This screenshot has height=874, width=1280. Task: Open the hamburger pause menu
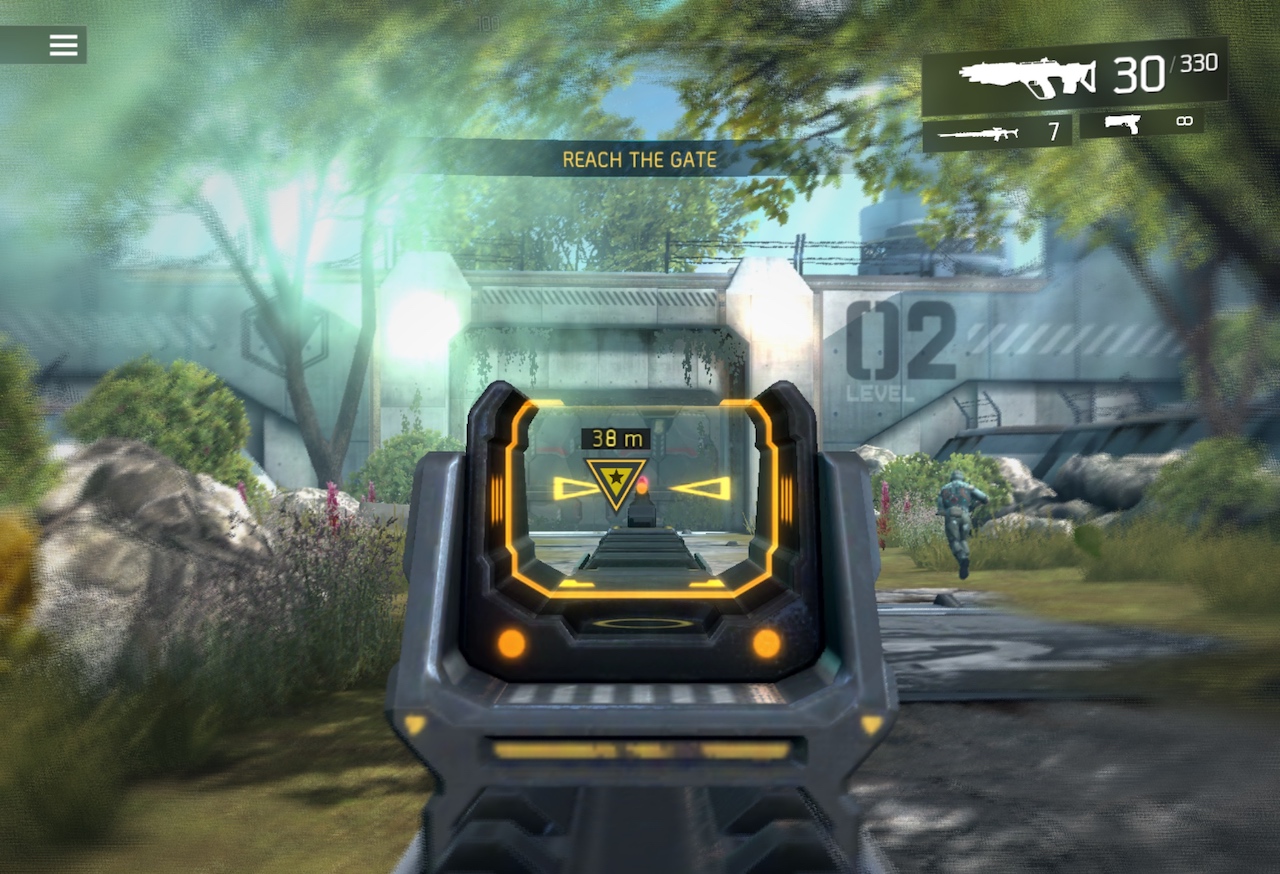[63, 44]
